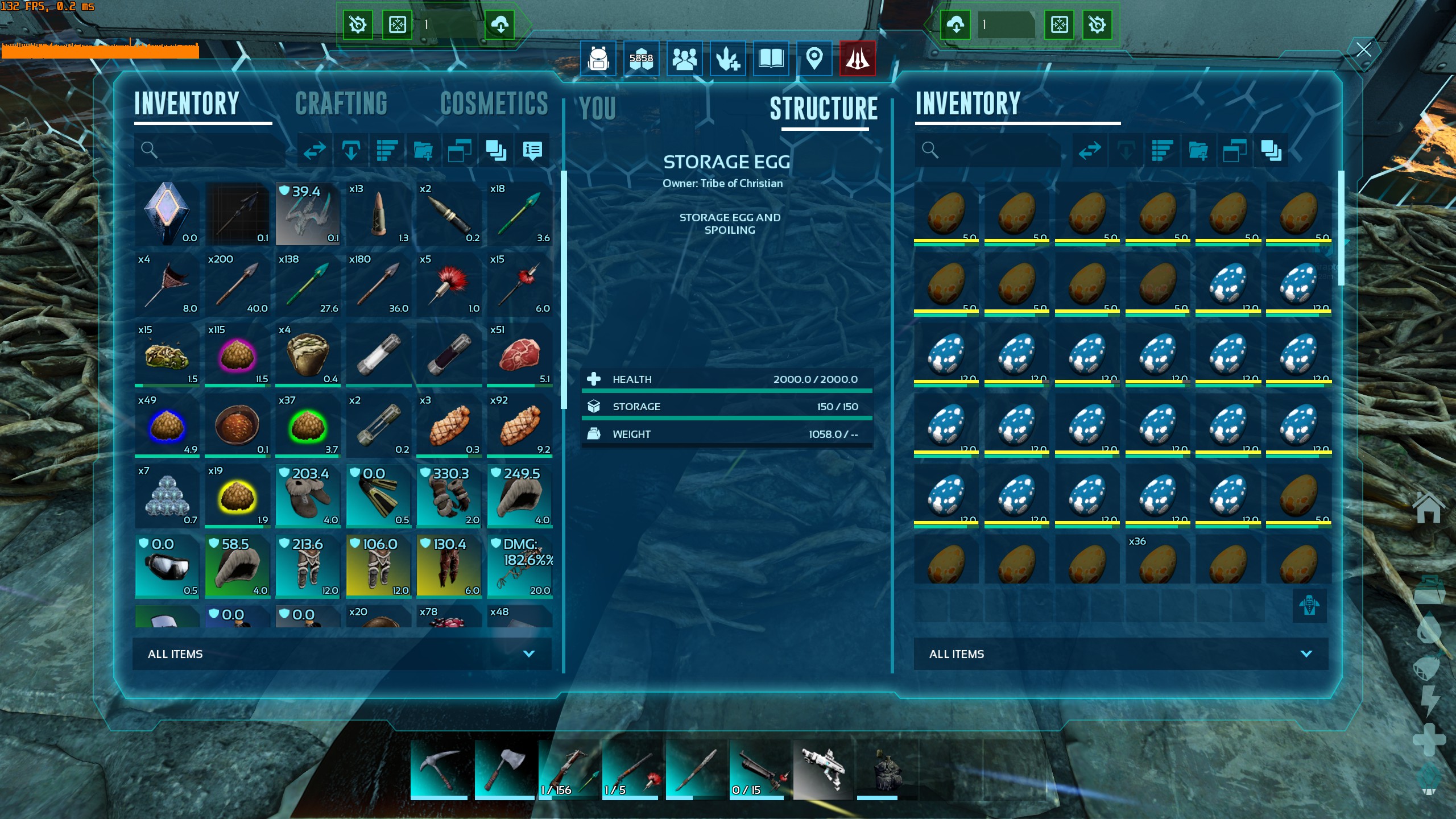Image resolution: width=1456 pixels, height=819 pixels.
Task: Choose the hatchet hotbar slot
Action: [x=503, y=769]
